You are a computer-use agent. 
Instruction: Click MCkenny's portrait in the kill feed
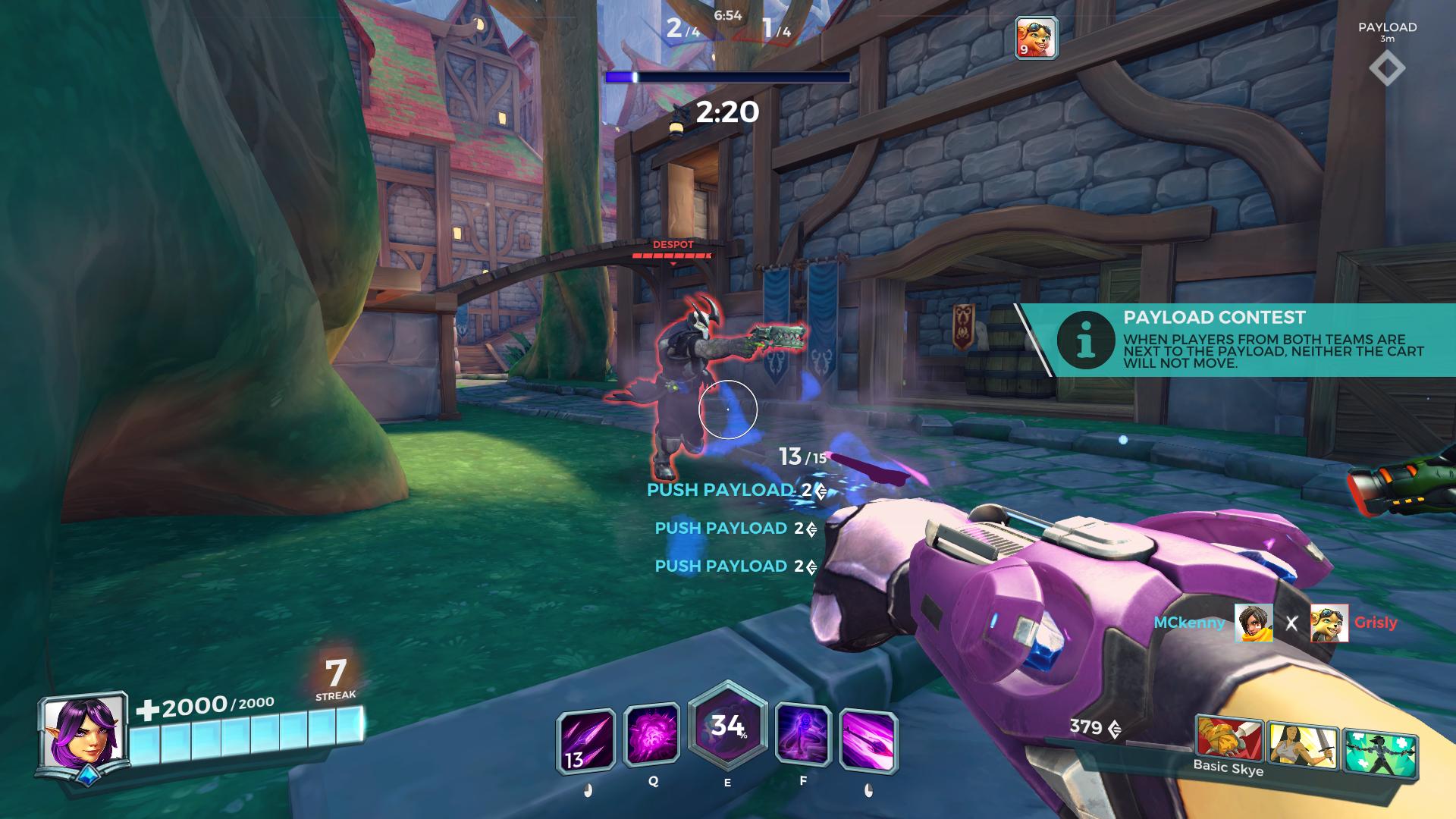click(1254, 623)
